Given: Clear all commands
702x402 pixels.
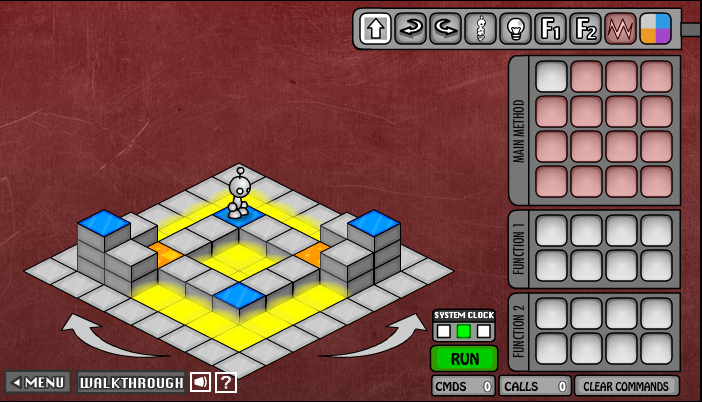Looking at the screenshot, I should (626, 386).
